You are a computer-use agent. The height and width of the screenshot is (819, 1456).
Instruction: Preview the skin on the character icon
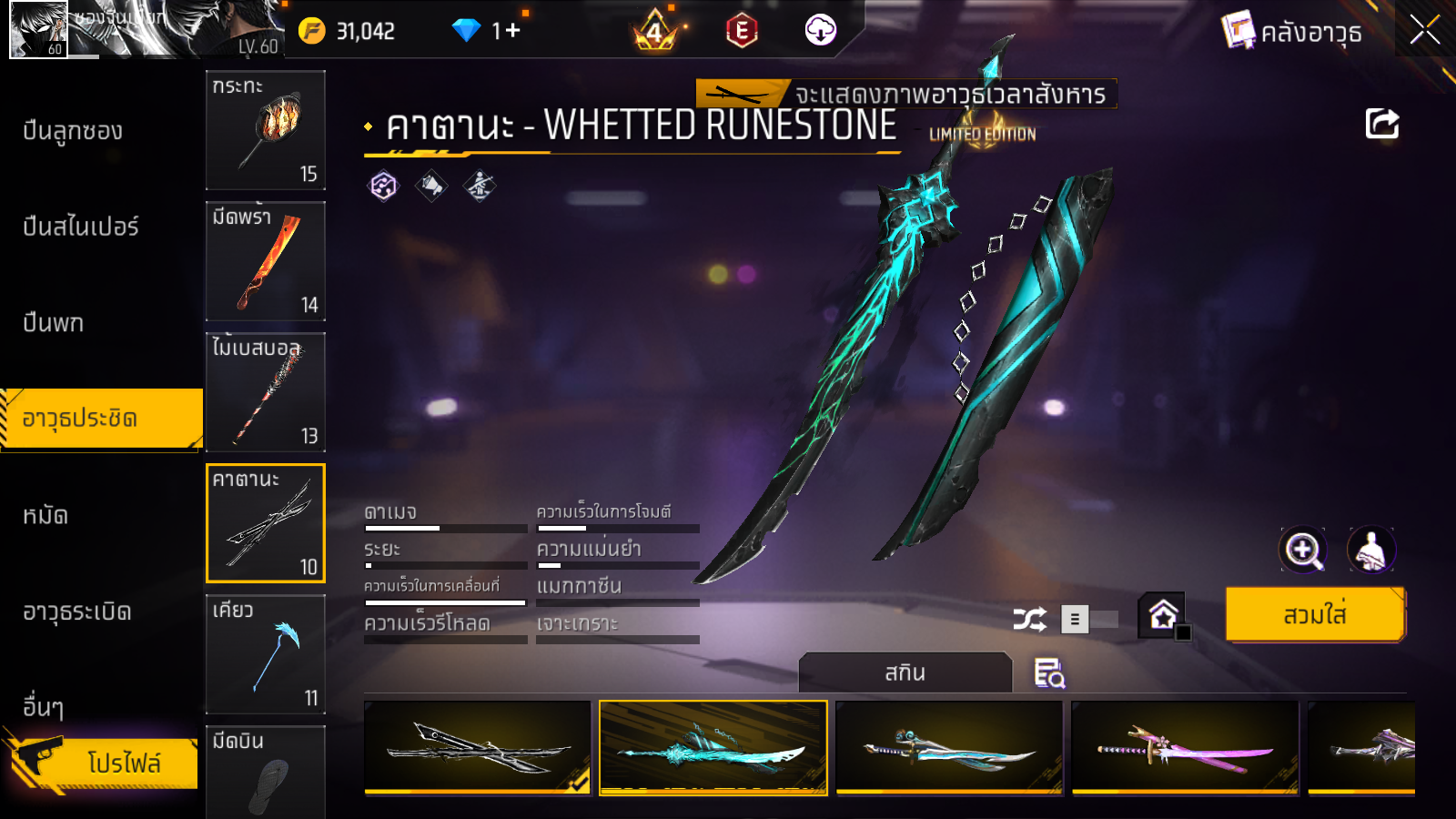(1370, 550)
